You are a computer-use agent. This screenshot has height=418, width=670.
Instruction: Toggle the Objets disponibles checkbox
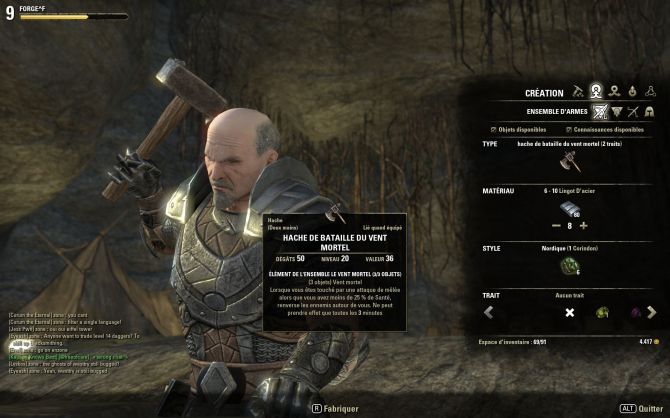494,129
